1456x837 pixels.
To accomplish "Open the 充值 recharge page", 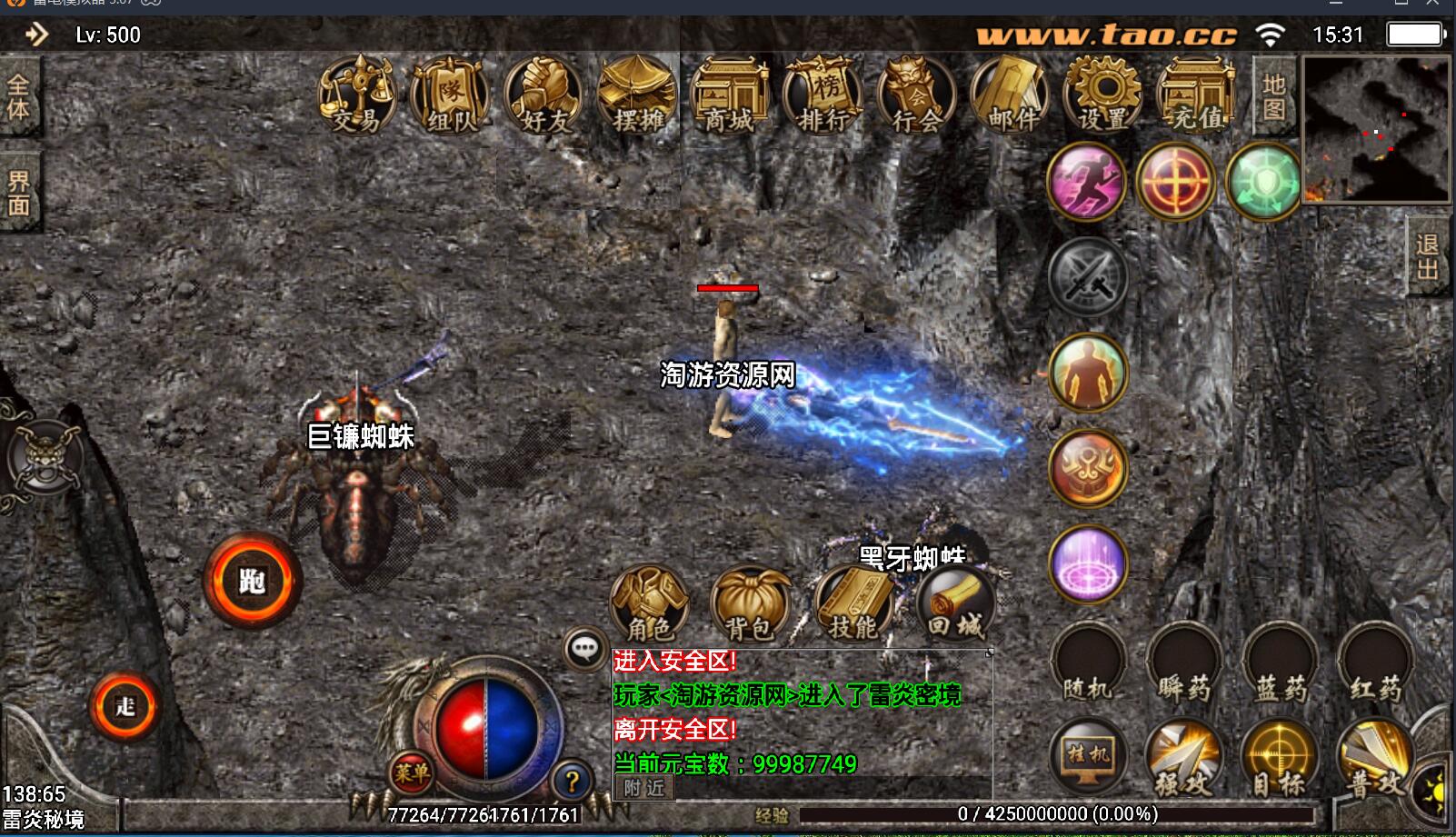I will [1197, 95].
